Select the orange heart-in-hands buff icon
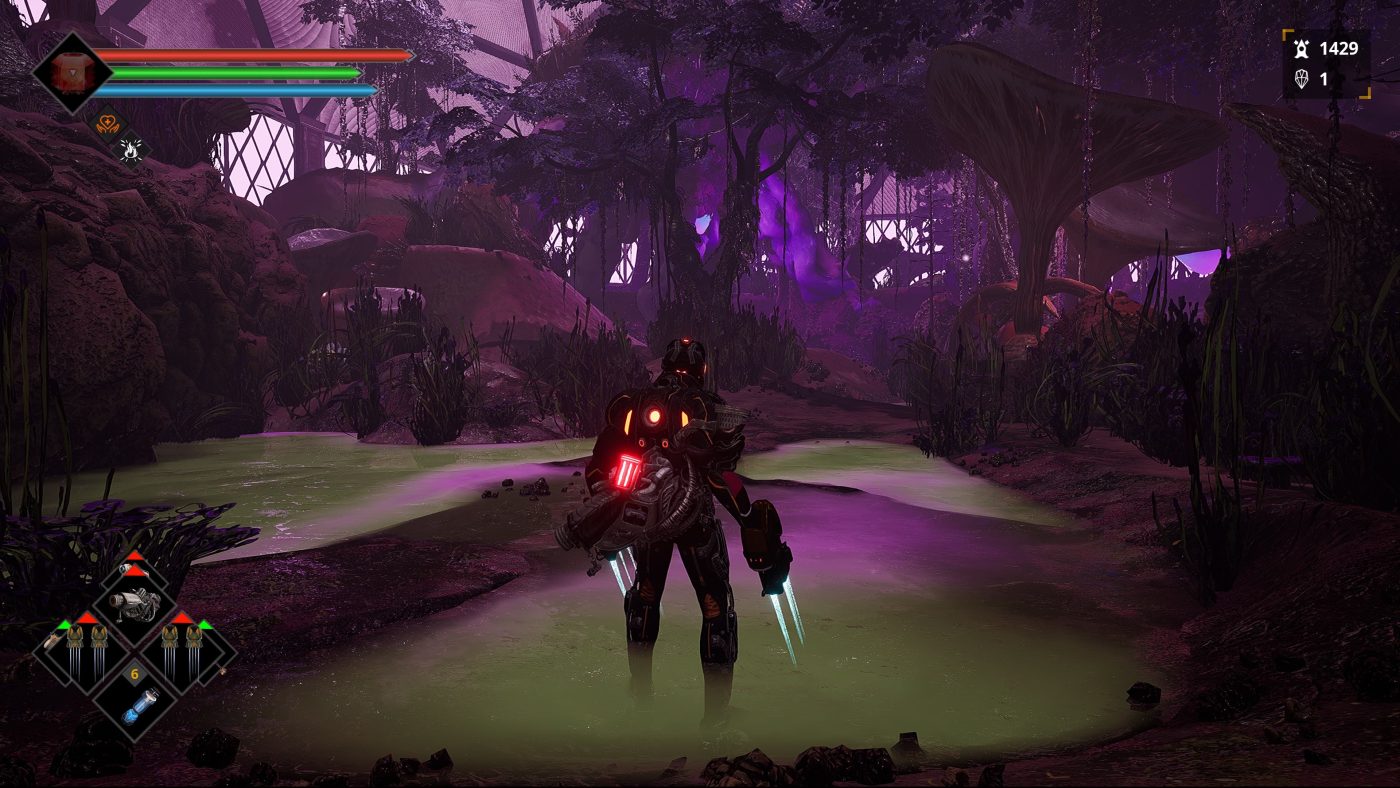 (x=105, y=124)
